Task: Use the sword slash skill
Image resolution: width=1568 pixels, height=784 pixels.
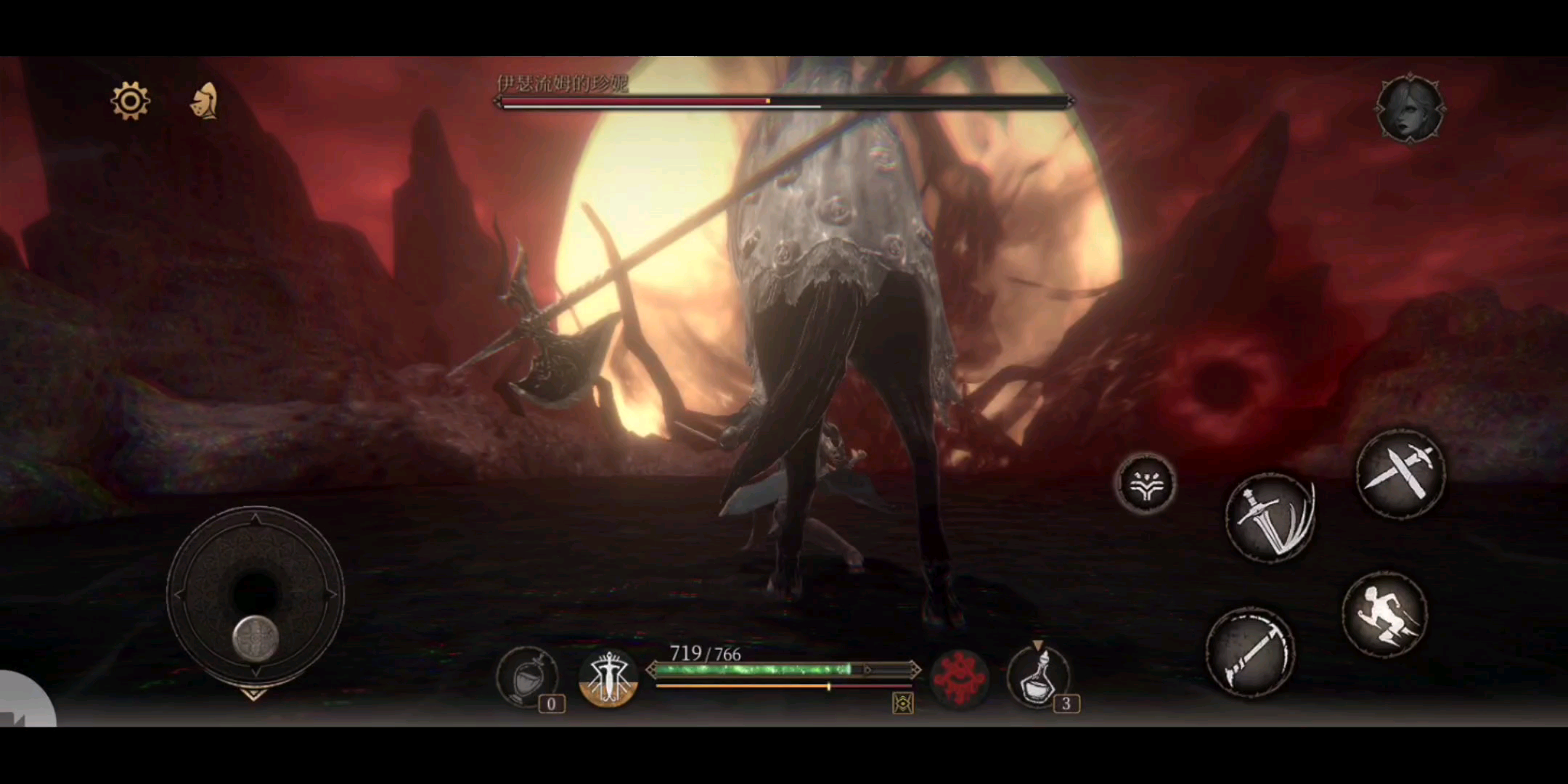Action: (x=1270, y=517)
